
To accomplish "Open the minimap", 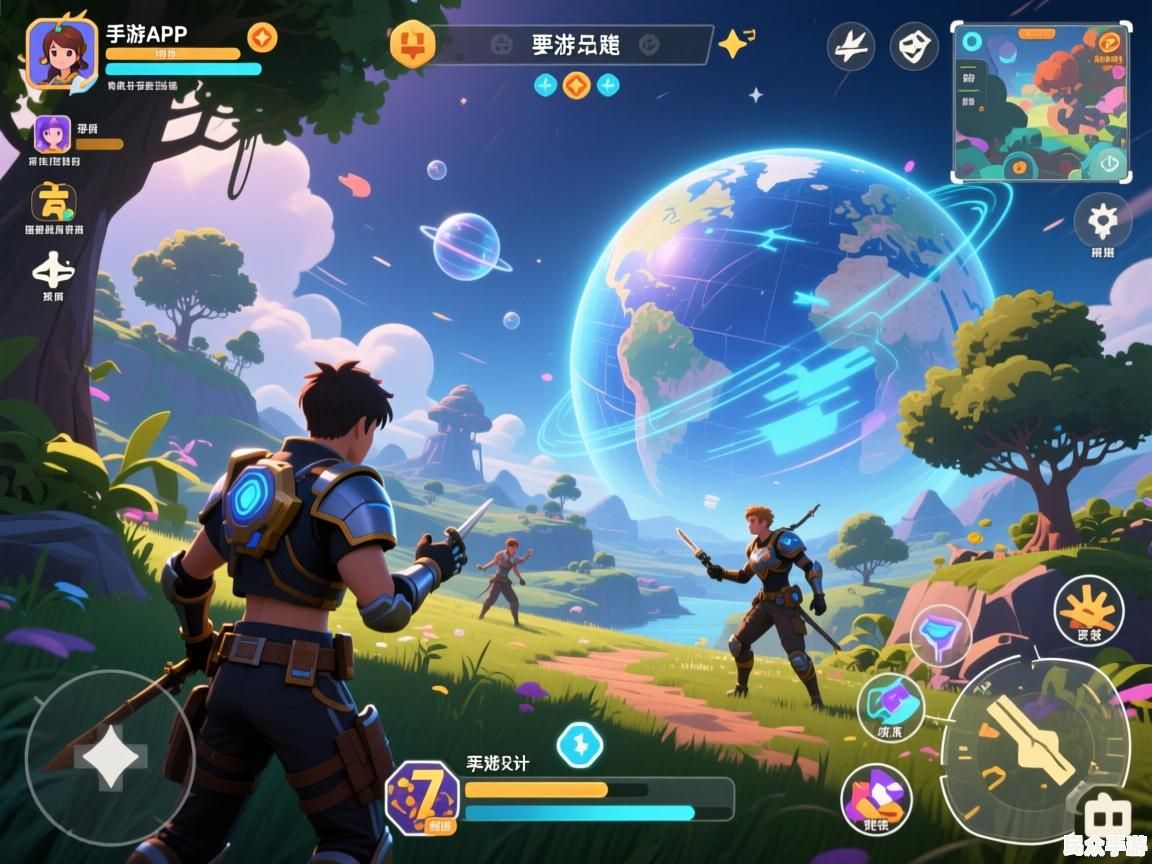I will (1041, 102).
